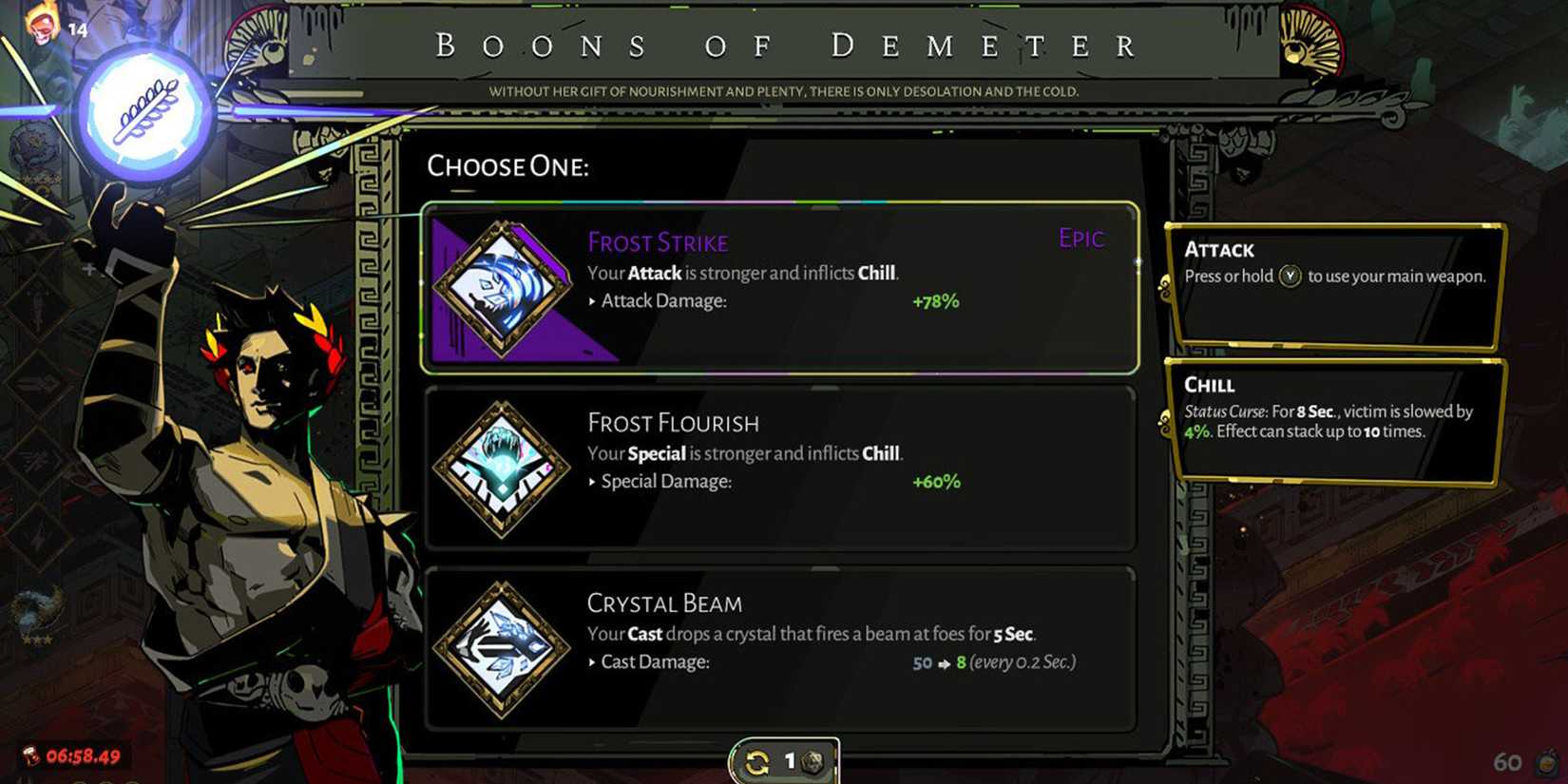Click the run timer showing 06:58.49
1568x784 pixels.
(x=86, y=756)
